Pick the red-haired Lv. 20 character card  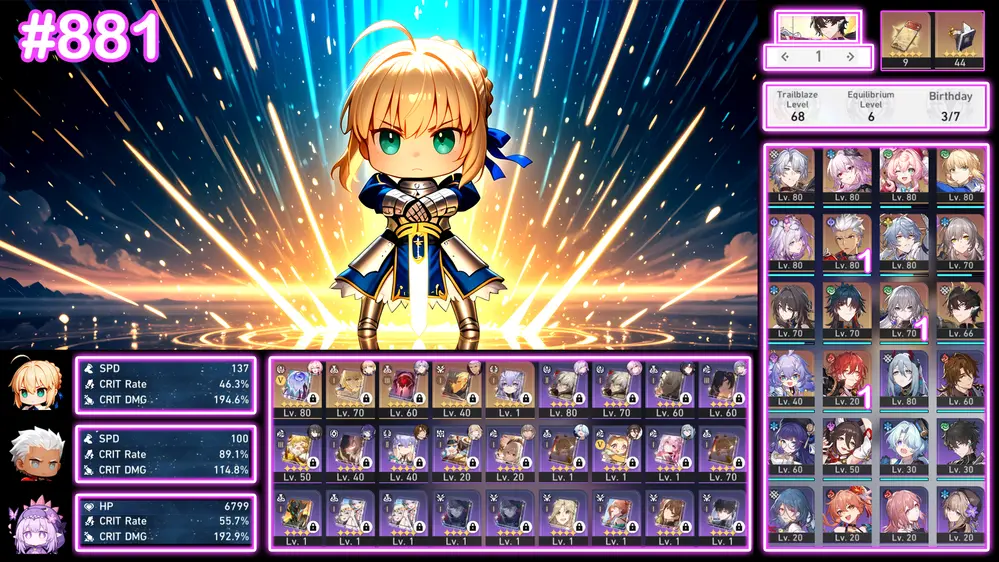pyautogui.click(x=847, y=377)
